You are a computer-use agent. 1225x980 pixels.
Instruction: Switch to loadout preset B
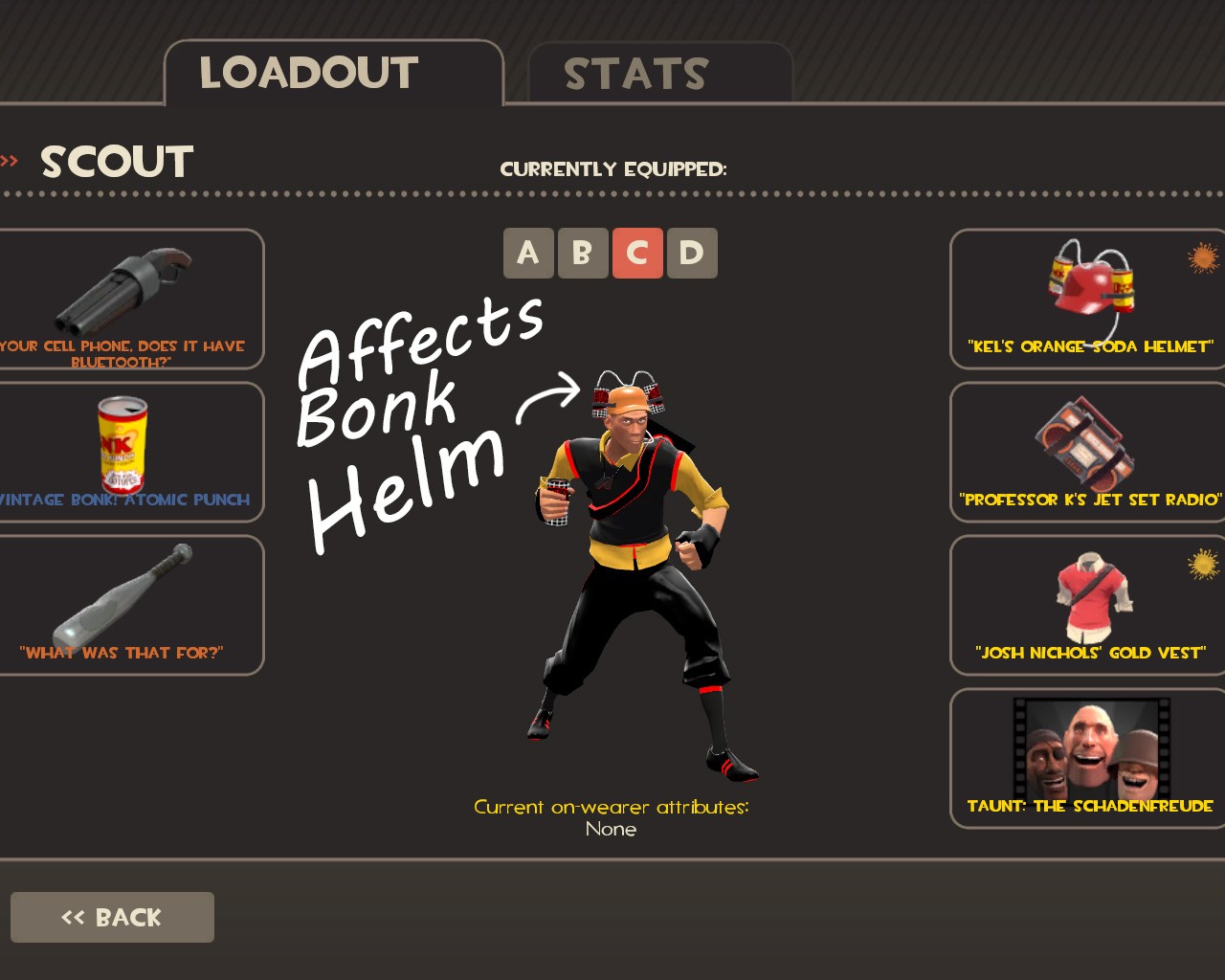pos(583,253)
